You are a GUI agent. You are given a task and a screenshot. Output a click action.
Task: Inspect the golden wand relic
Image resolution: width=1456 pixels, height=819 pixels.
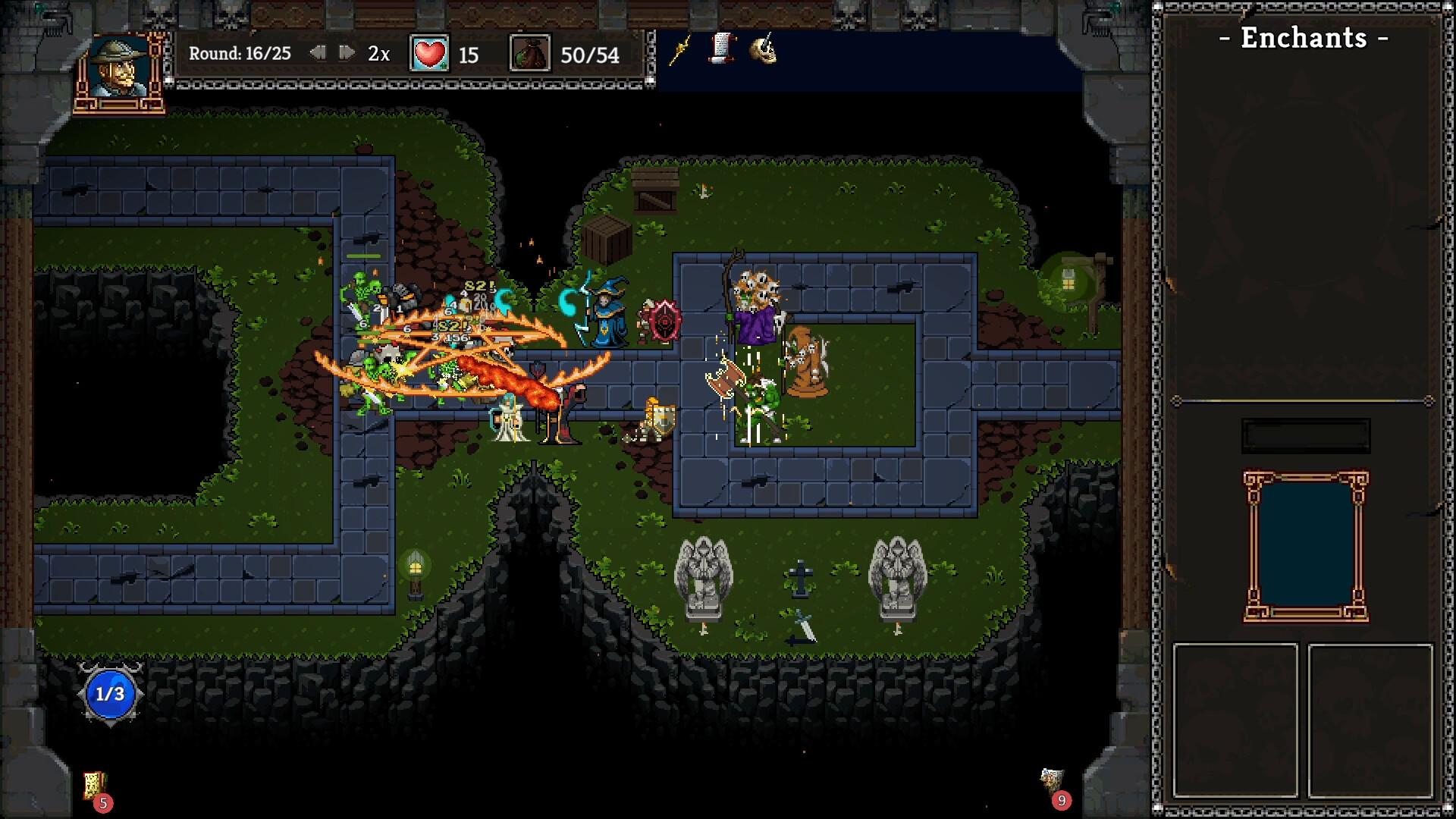pos(680,51)
